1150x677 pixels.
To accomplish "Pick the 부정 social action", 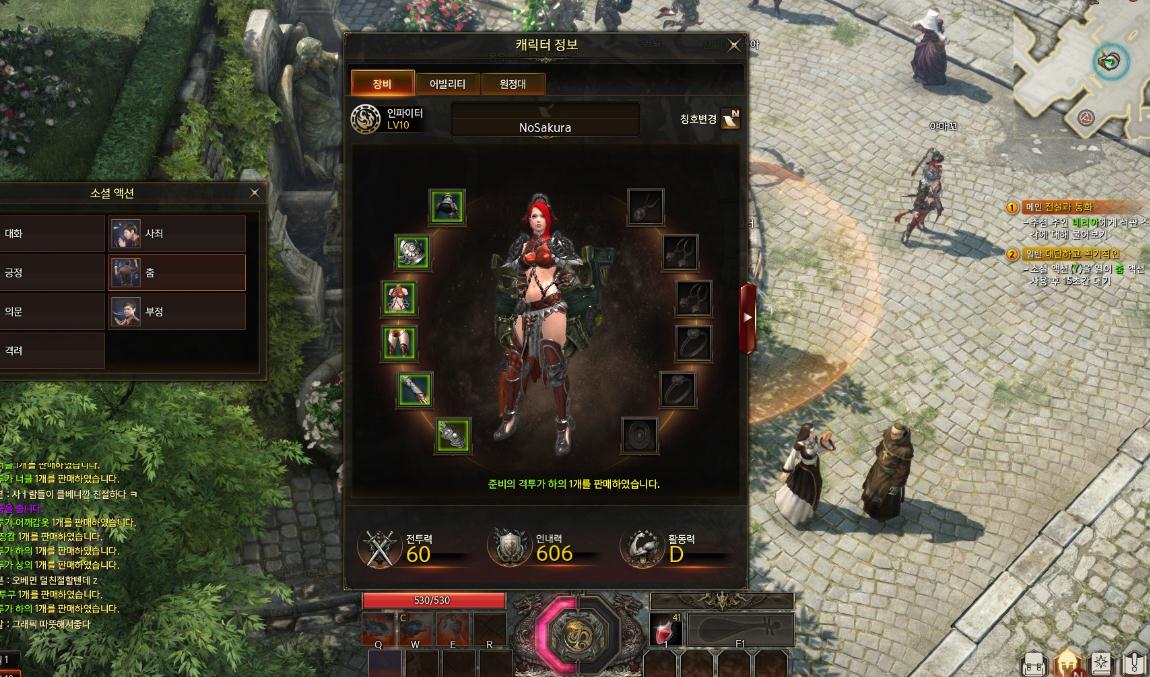I will [176, 311].
